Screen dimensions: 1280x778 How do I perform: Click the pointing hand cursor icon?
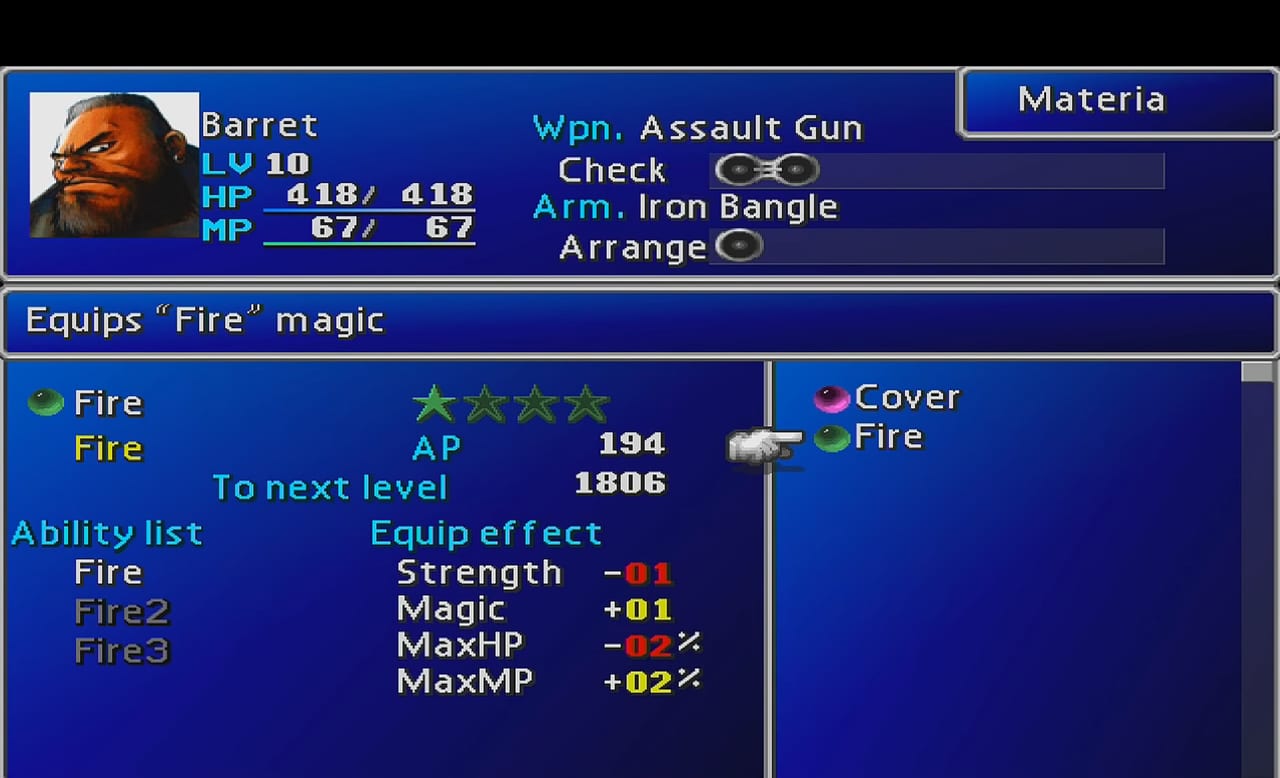click(x=765, y=445)
